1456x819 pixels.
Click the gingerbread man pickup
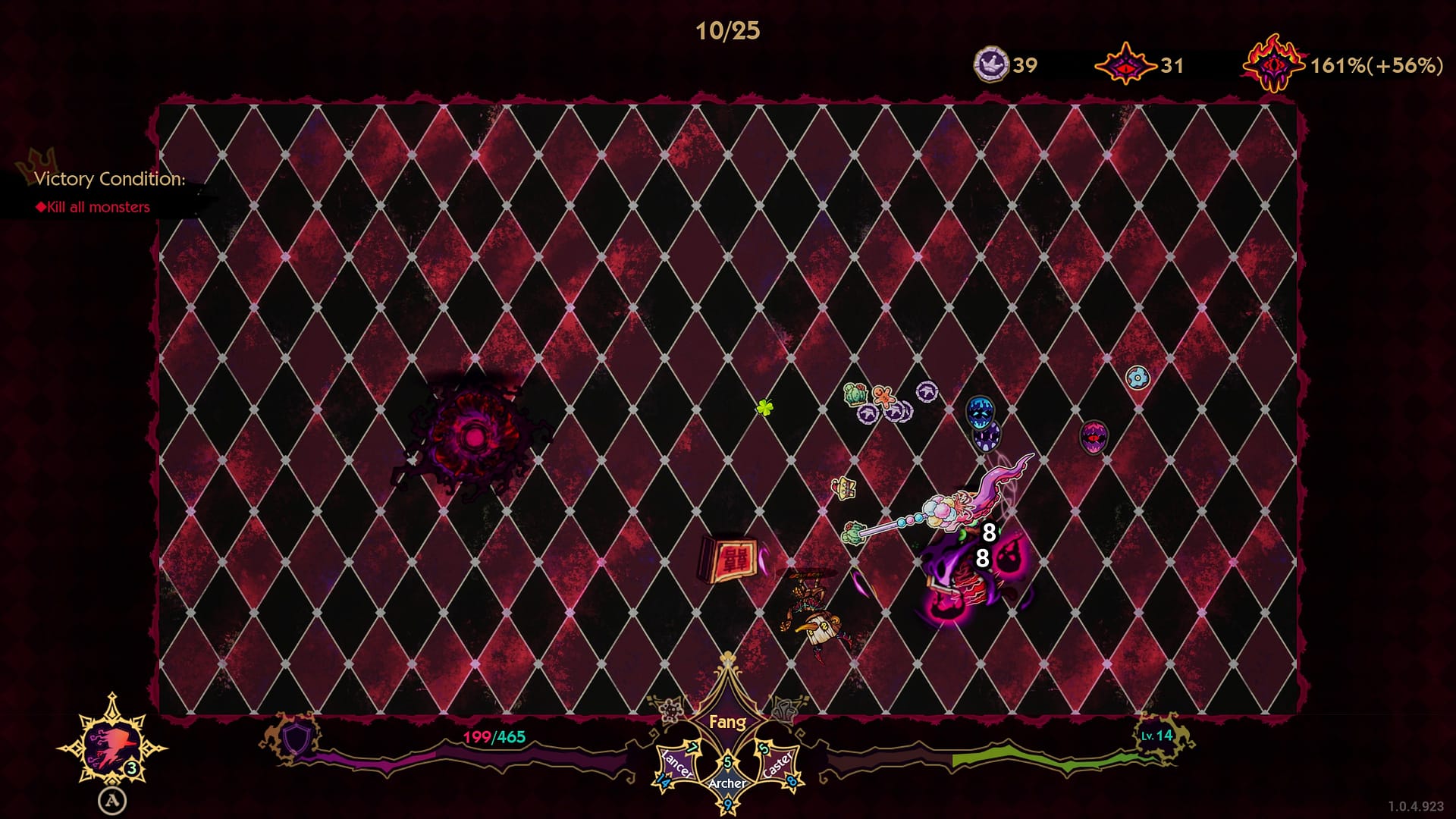[x=885, y=397]
